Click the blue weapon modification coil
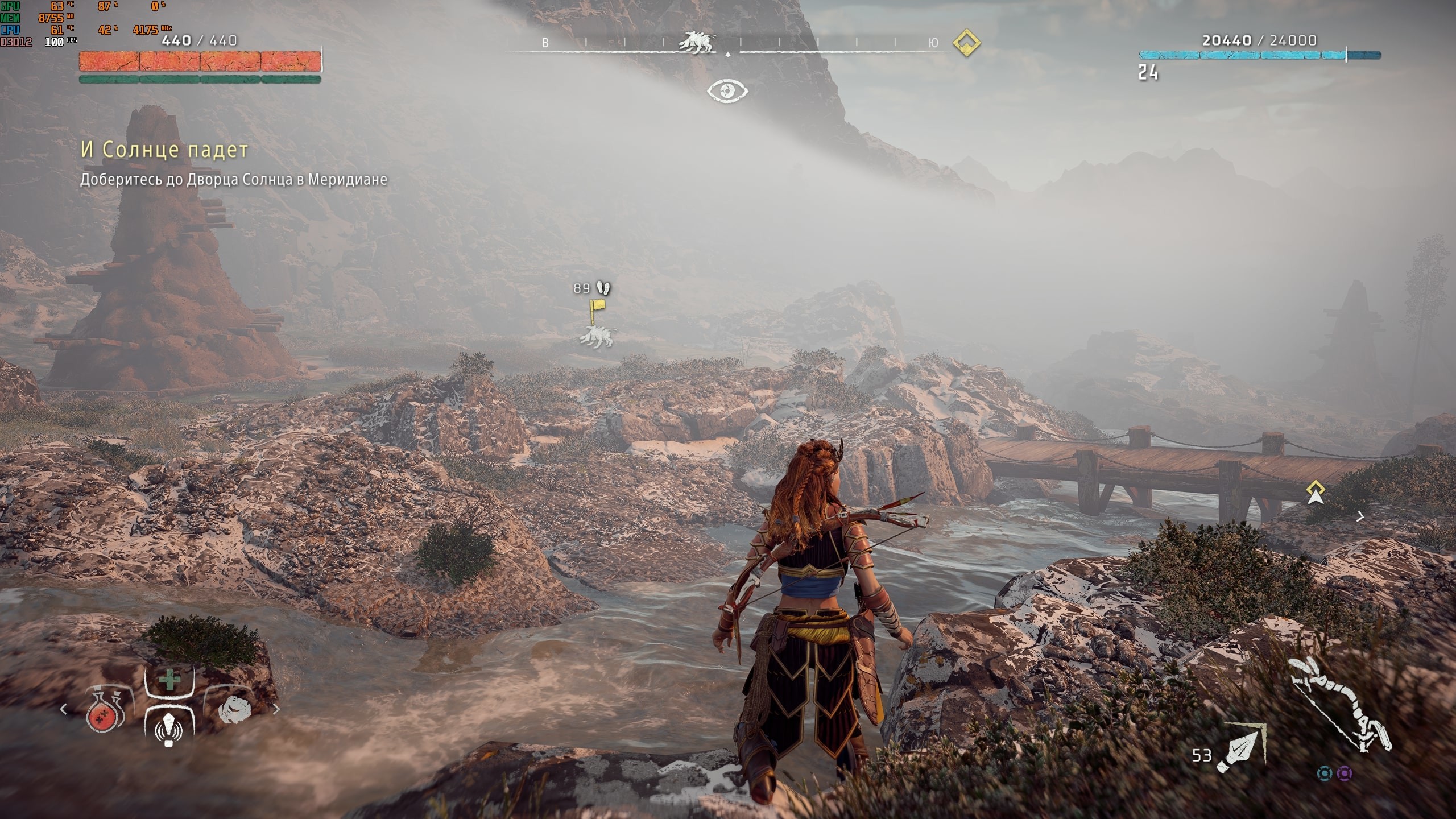 point(1325,773)
